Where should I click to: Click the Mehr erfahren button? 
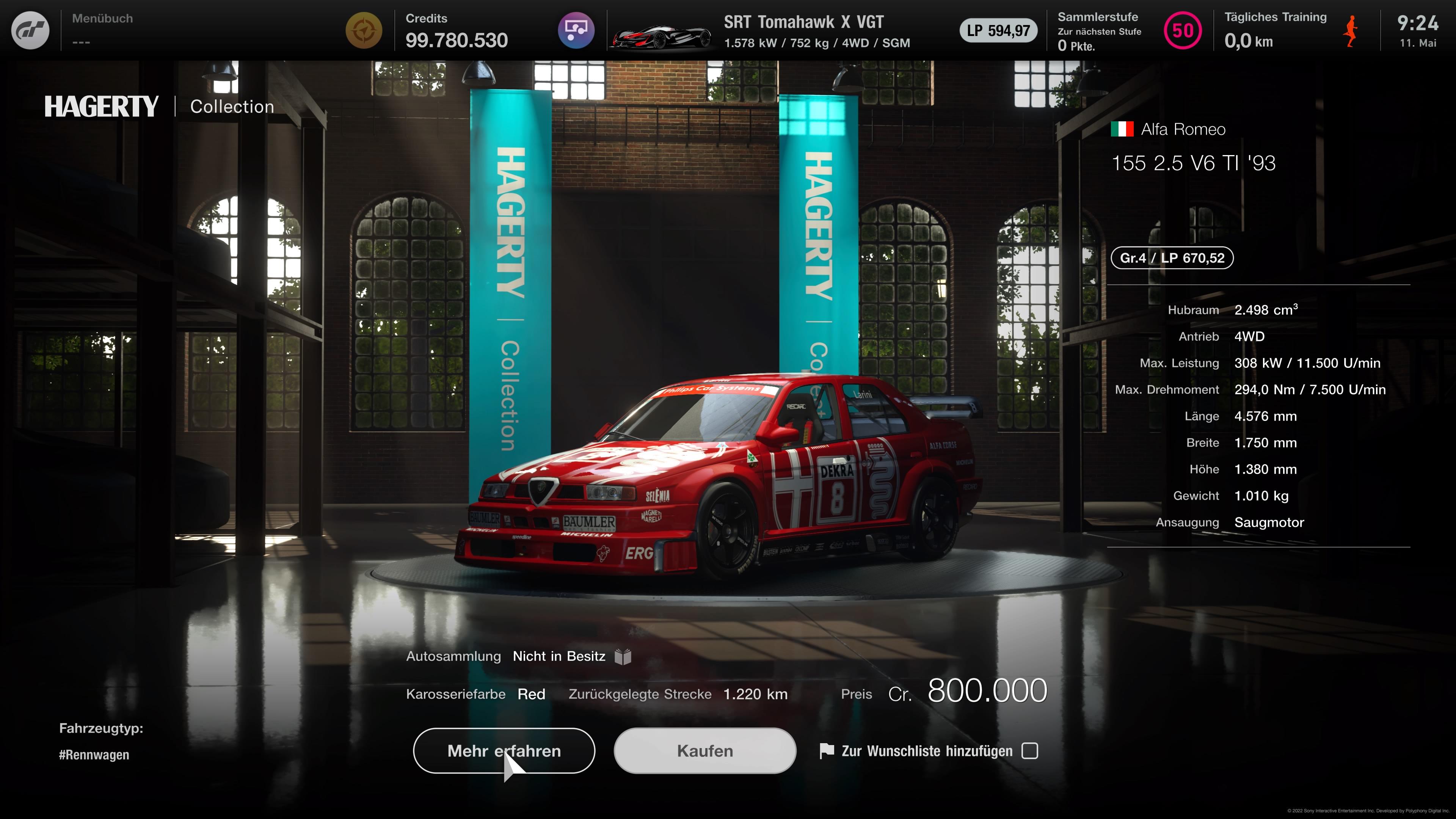[x=504, y=751]
